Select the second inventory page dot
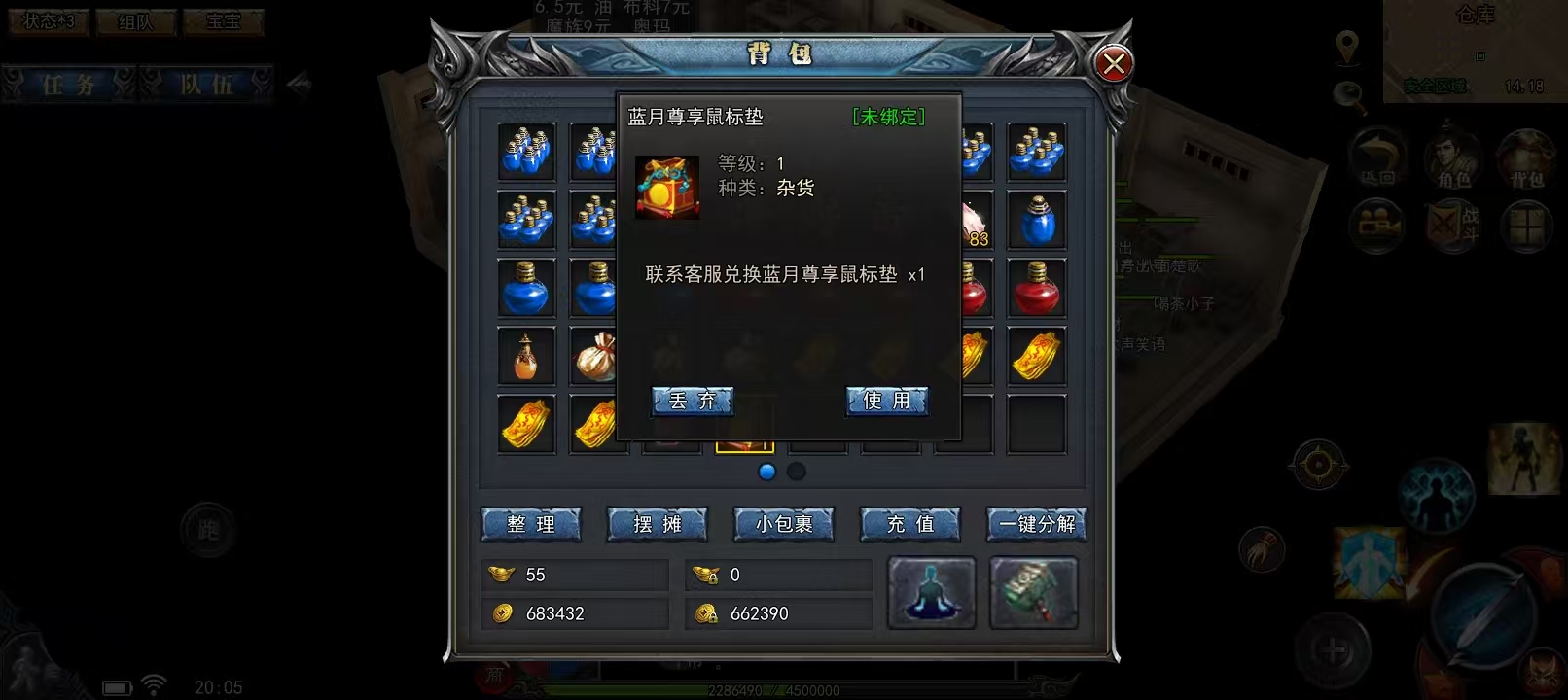This screenshot has height=700, width=1568. [797, 471]
